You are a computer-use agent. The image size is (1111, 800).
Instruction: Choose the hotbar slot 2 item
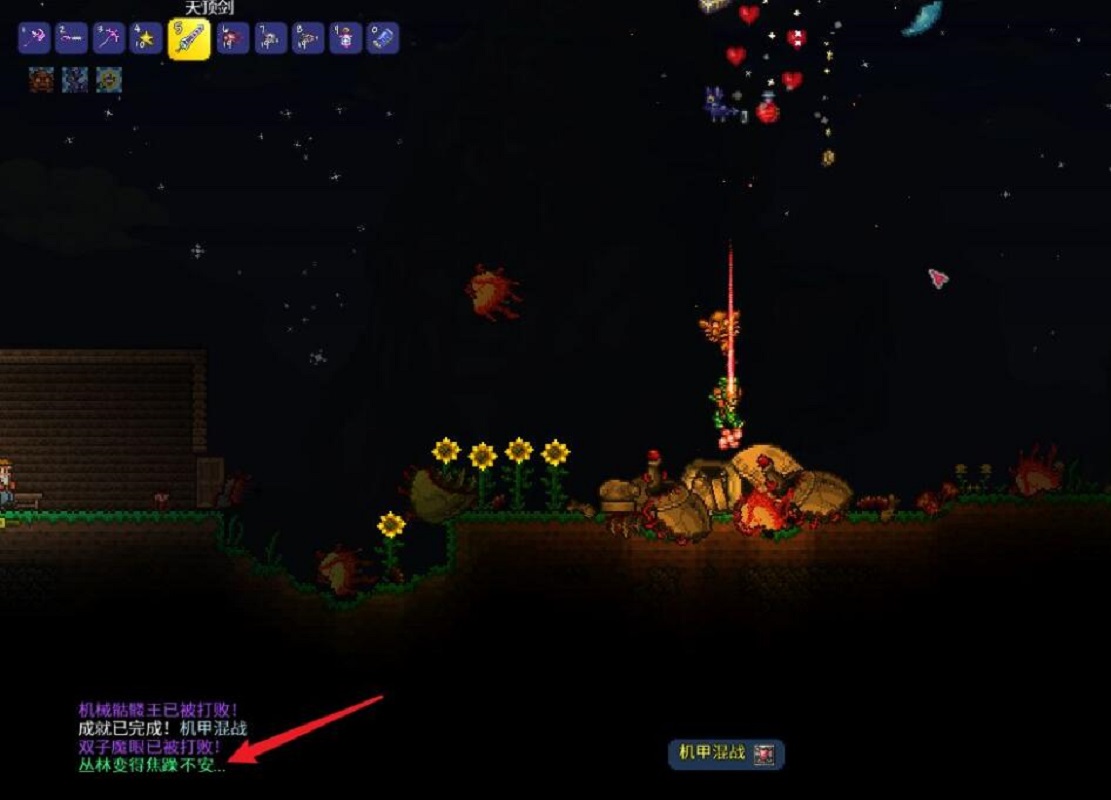[x=71, y=39]
